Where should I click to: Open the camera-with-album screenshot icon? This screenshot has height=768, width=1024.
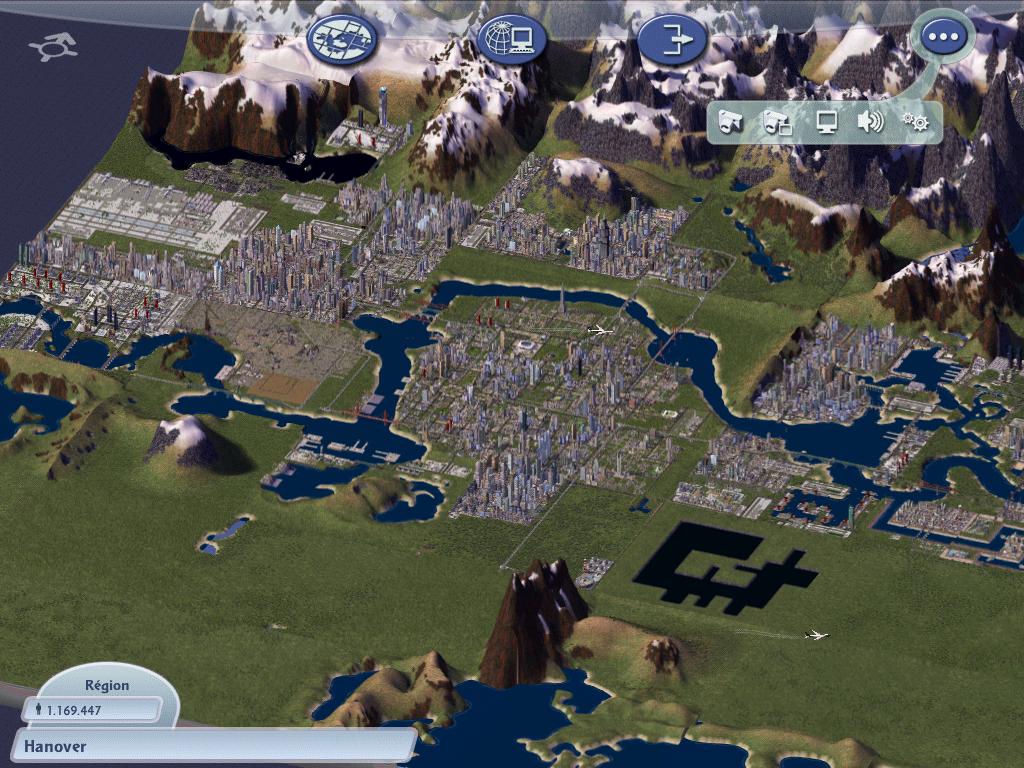point(778,122)
